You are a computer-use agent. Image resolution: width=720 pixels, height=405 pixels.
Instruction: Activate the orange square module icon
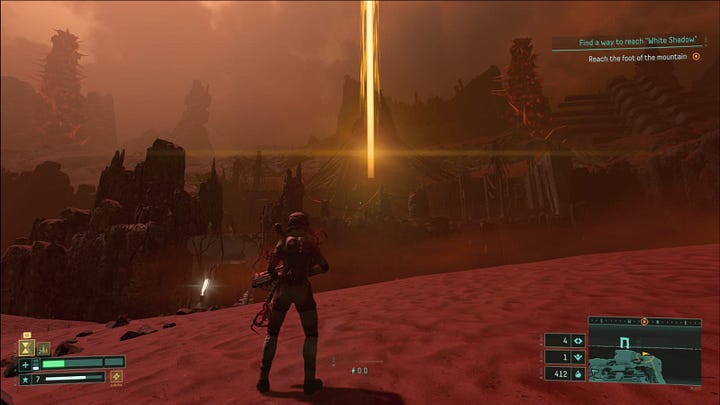pos(116,377)
